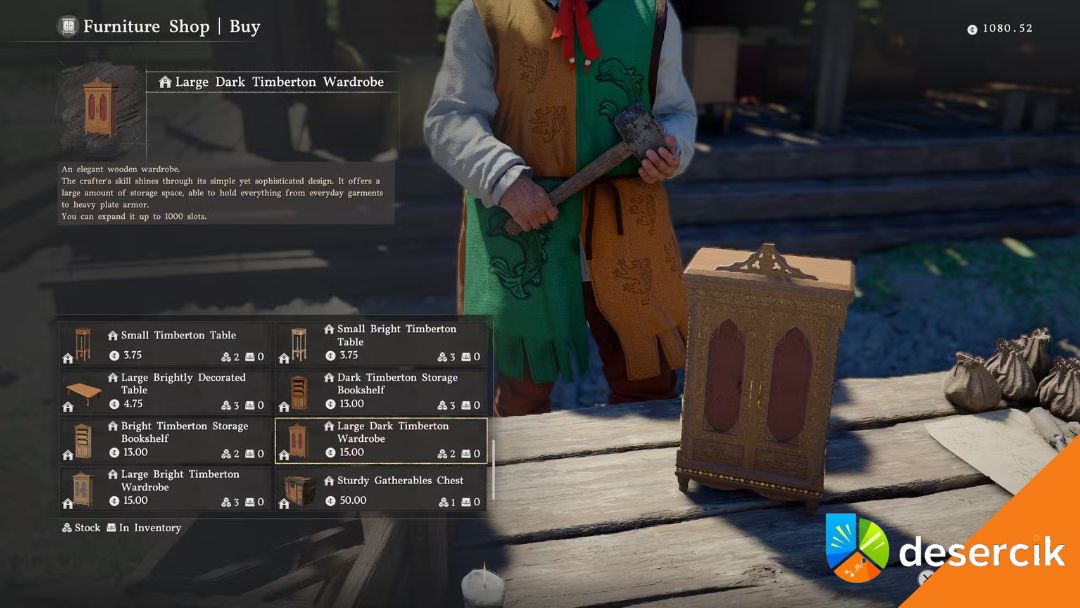Select the Dark Timberton Storage Bookshelf
1080x608 pixels.
(x=381, y=392)
